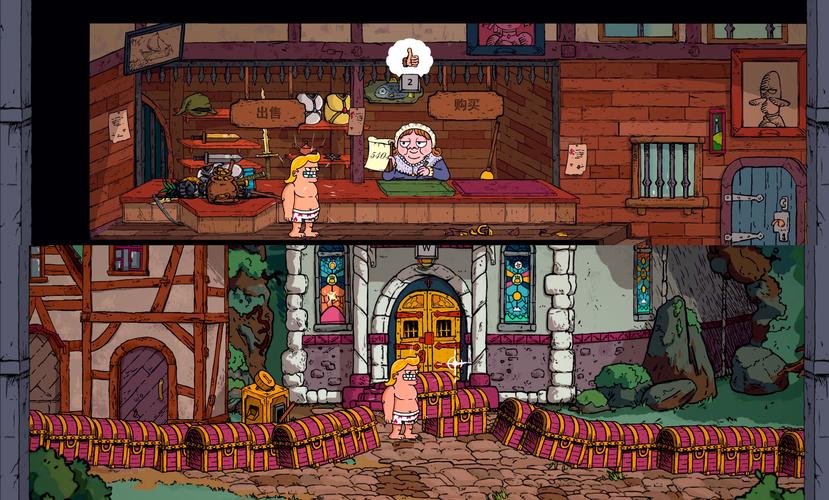Screen dimensions: 829x500
Task: Select the 出售 (Sell) shop sign
Action: pos(266,112)
